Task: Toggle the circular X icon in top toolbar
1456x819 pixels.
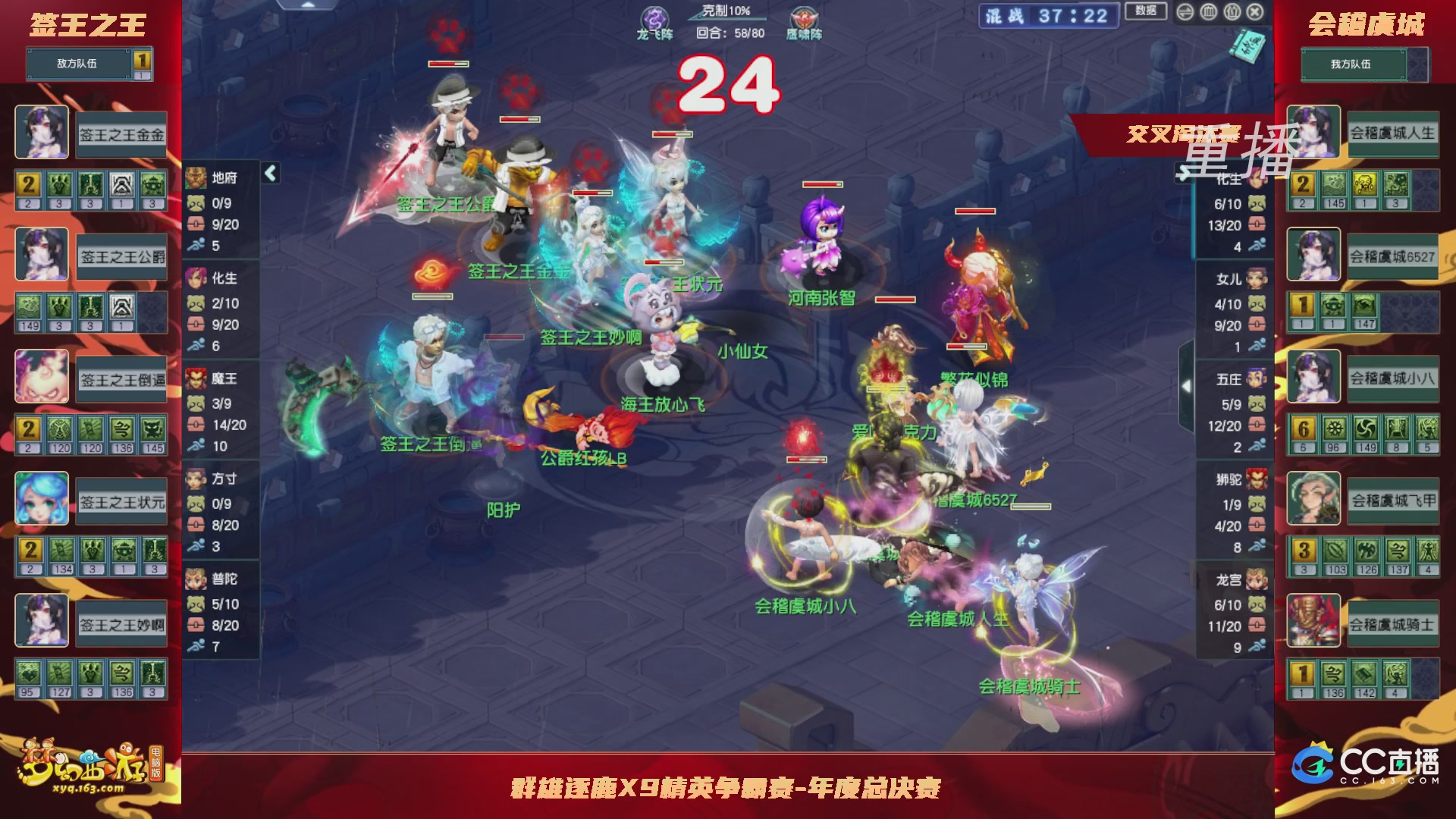Action: coord(1254,12)
